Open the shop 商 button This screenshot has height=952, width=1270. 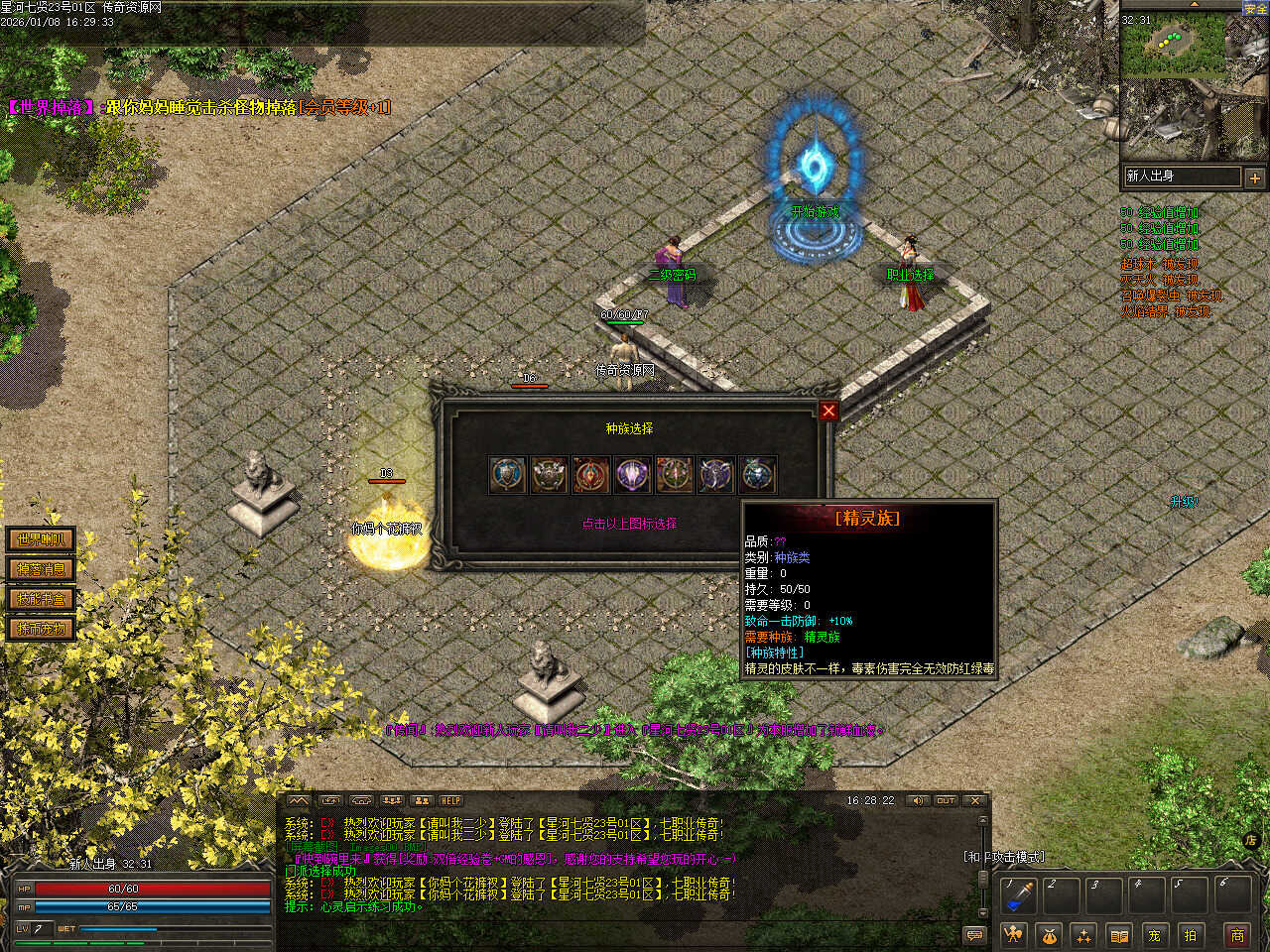[1237, 934]
